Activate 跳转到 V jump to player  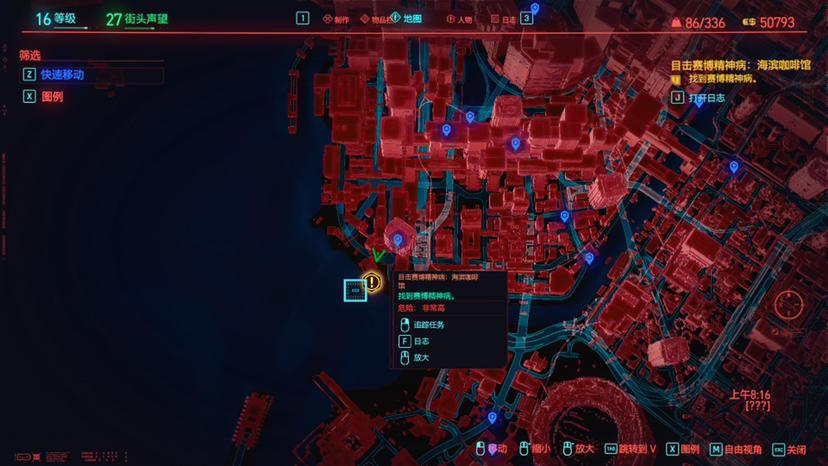pos(632,450)
